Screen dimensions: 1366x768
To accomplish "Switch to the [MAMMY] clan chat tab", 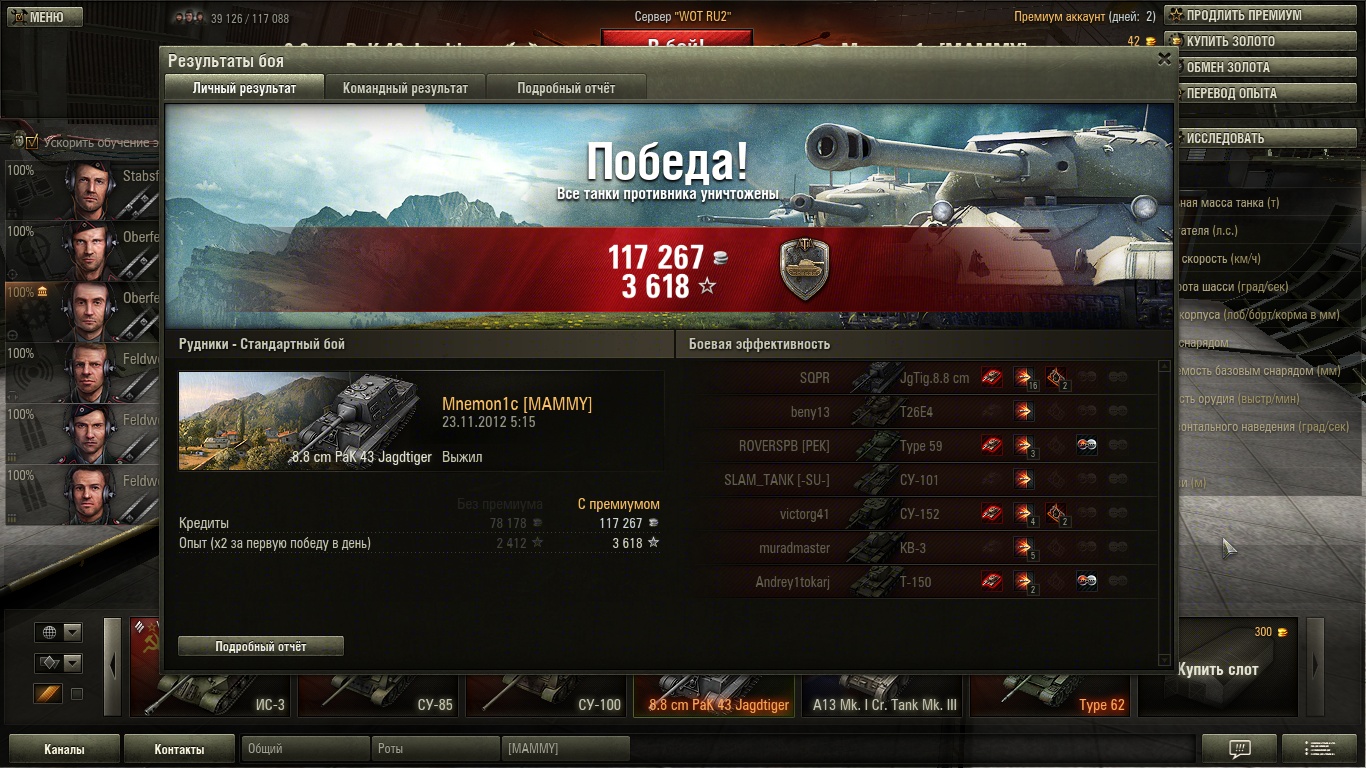I will (566, 749).
